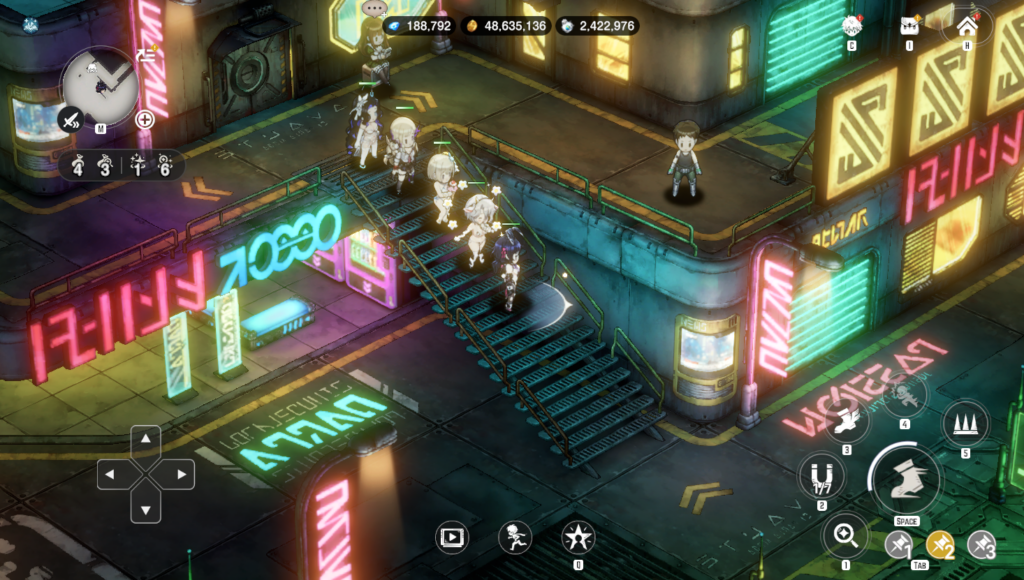Use the winged boot skill
The width and height of the screenshot is (1024, 580).
pos(846,421)
